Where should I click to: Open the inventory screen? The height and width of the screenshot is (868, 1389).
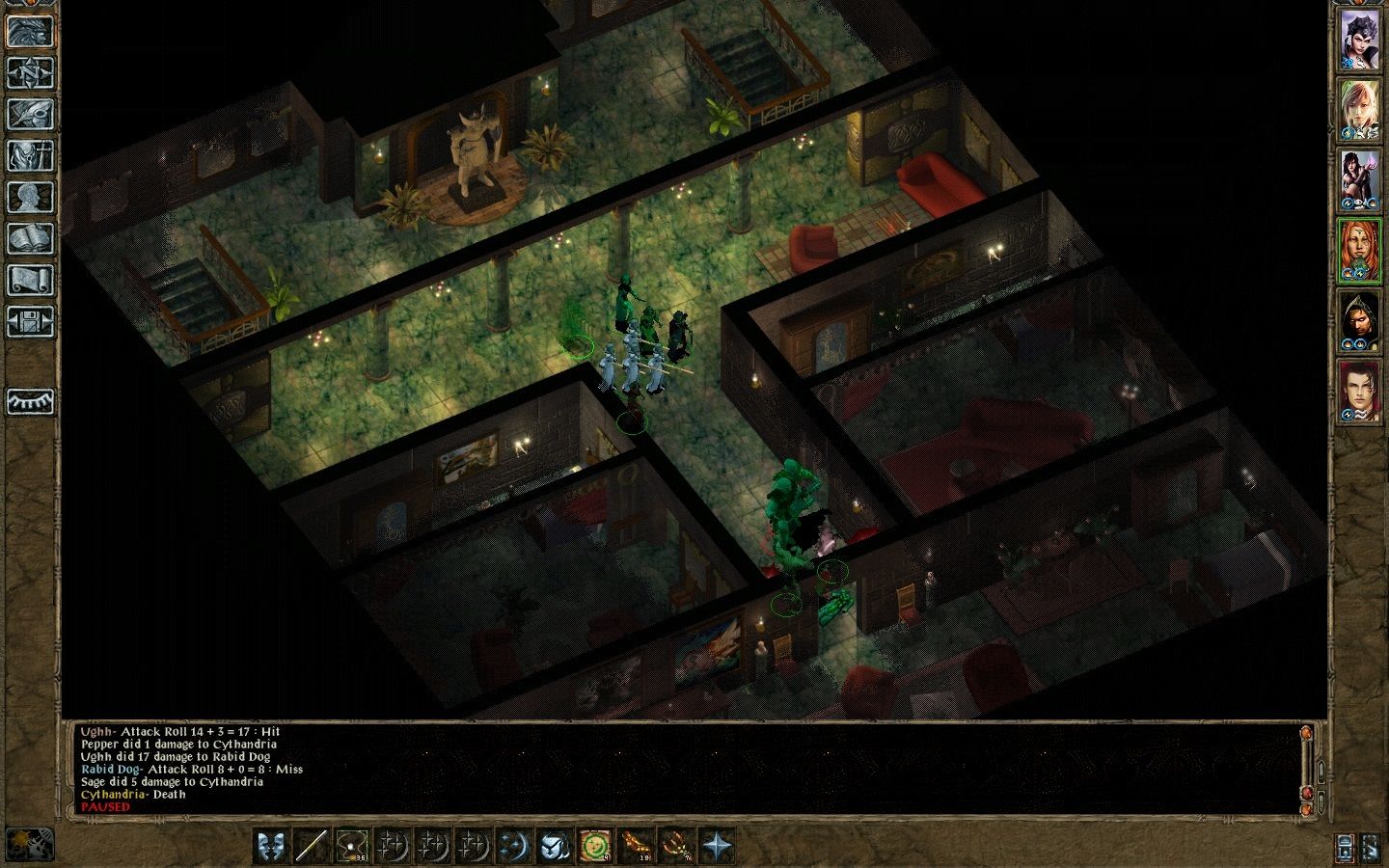pyautogui.click(x=31, y=155)
